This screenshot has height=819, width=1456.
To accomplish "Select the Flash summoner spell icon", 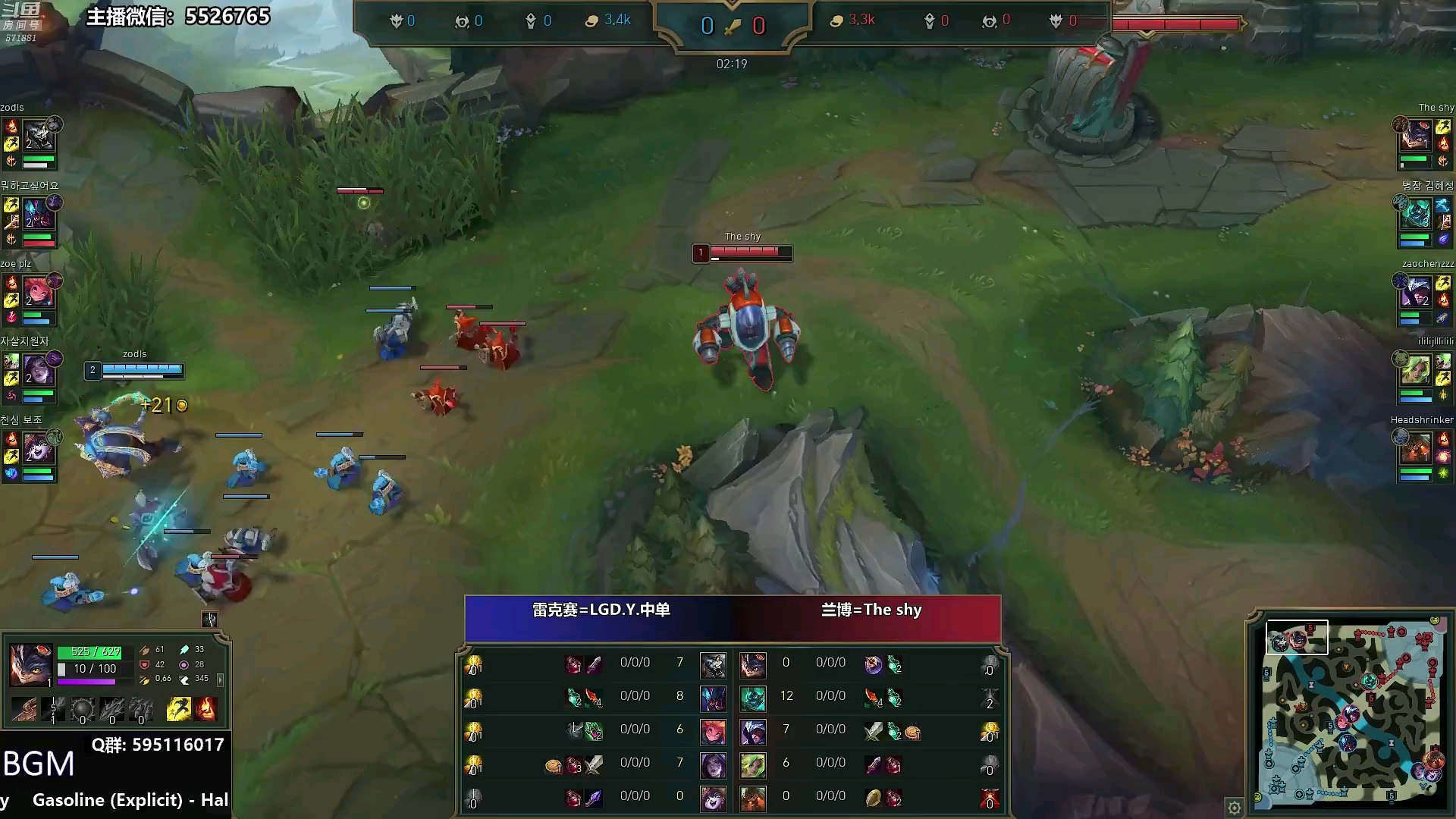I will pos(179,710).
